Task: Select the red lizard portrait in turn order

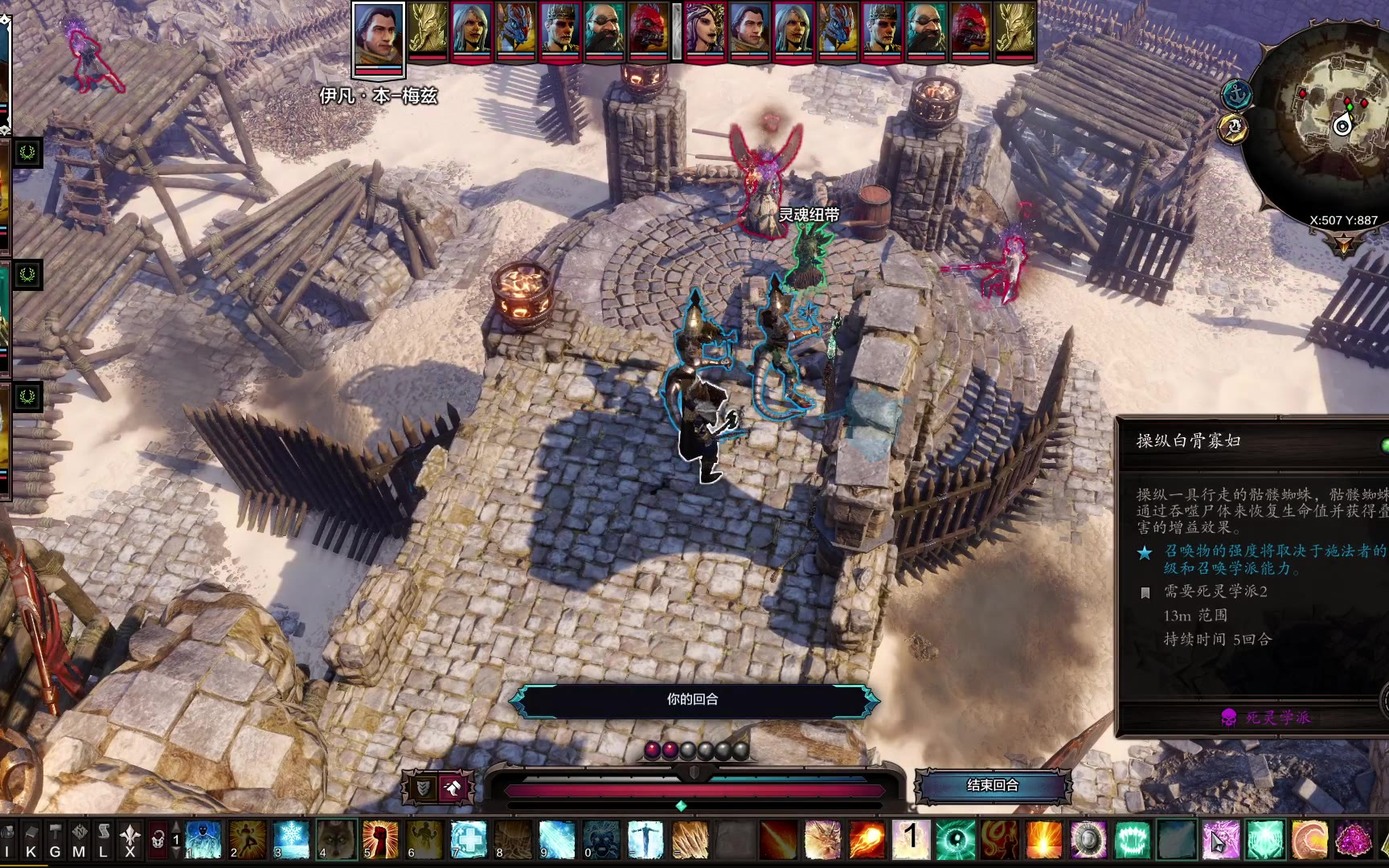Action: pyautogui.click(x=649, y=31)
